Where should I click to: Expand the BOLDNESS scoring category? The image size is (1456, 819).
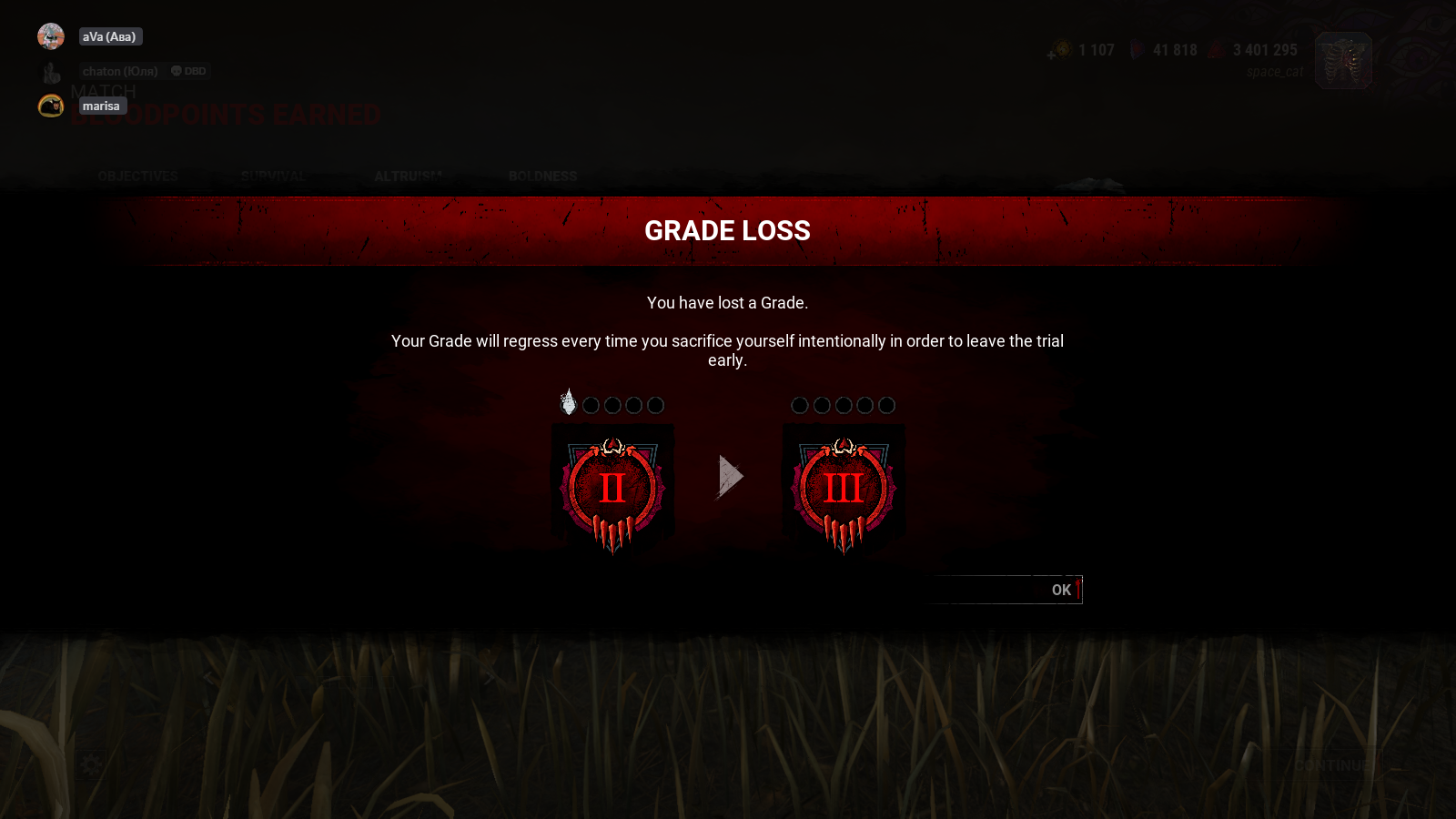[543, 176]
